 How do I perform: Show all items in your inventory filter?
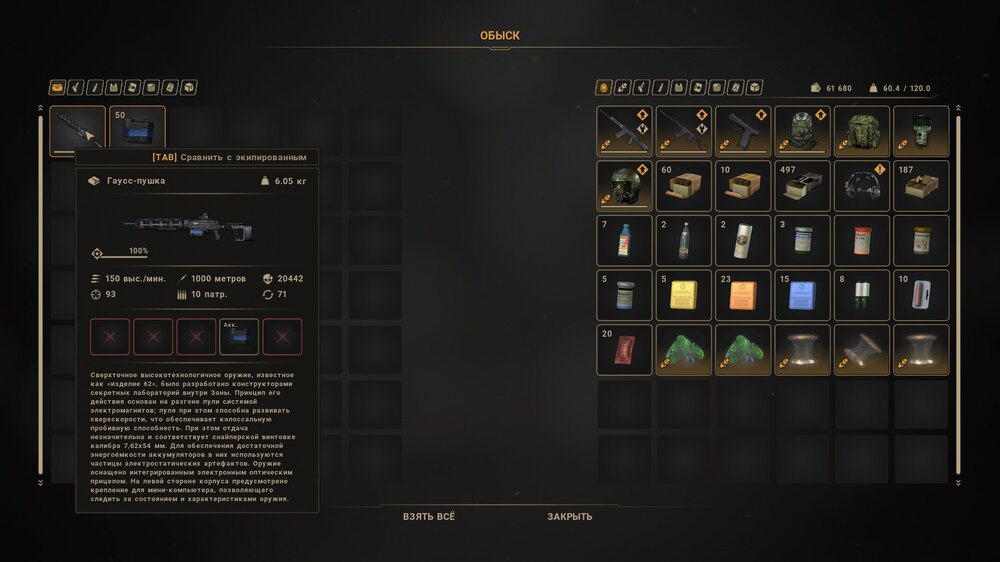[603, 87]
